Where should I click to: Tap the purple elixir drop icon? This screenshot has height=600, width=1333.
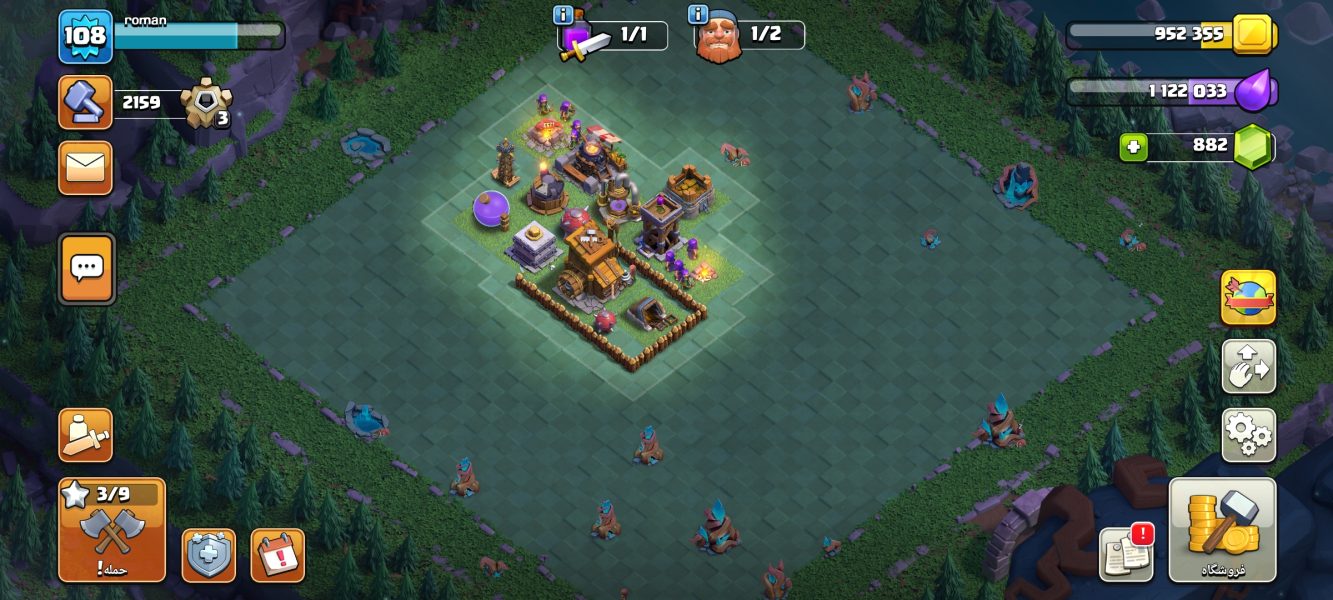click(1254, 92)
